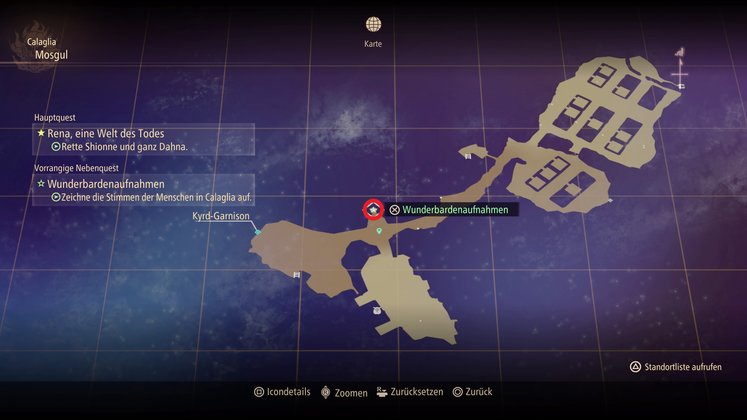747x420 pixels.
Task: Open the location list via Standortliste aufrufen
Action: (x=683, y=367)
